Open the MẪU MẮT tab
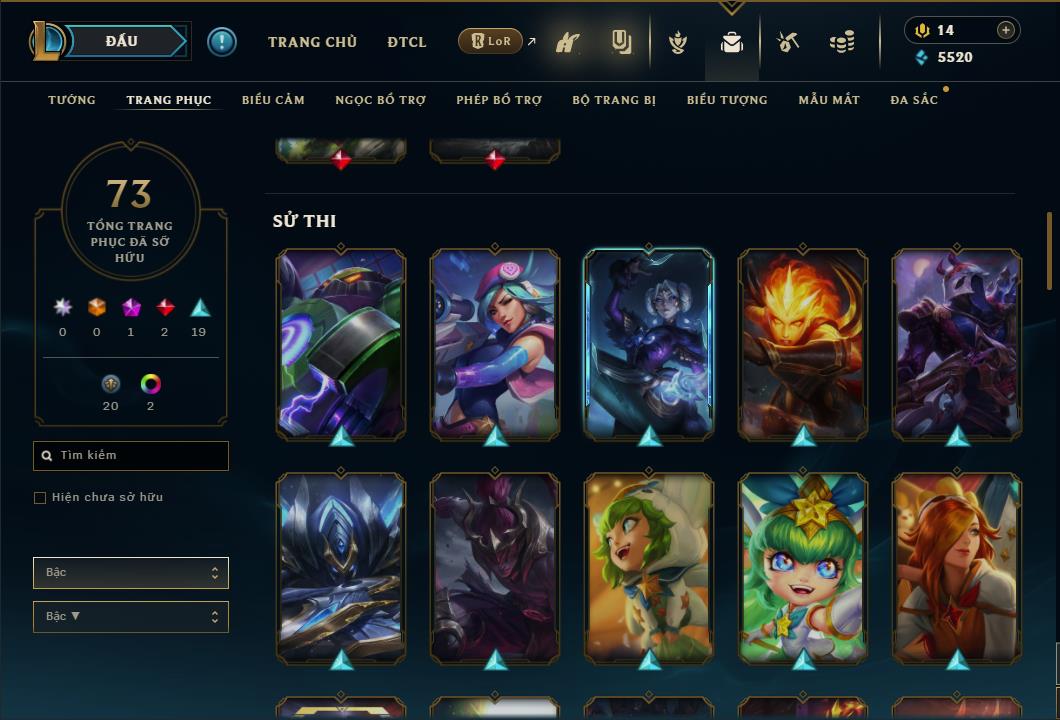The width and height of the screenshot is (1060, 720). point(829,100)
